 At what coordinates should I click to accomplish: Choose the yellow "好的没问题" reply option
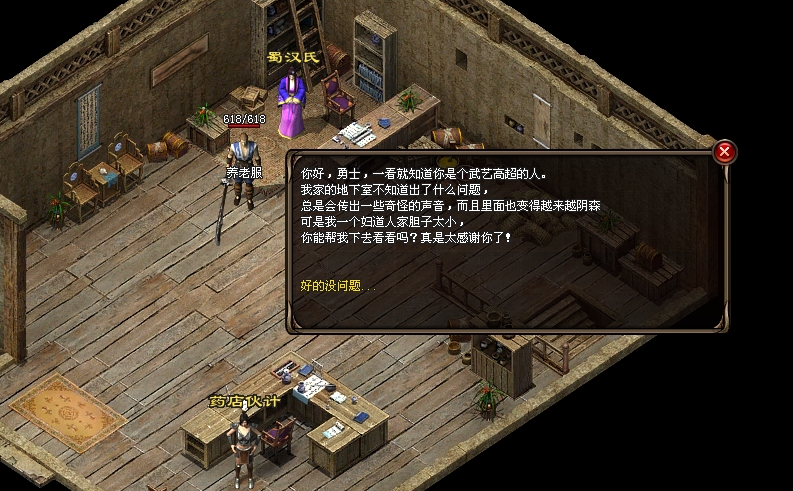337,286
